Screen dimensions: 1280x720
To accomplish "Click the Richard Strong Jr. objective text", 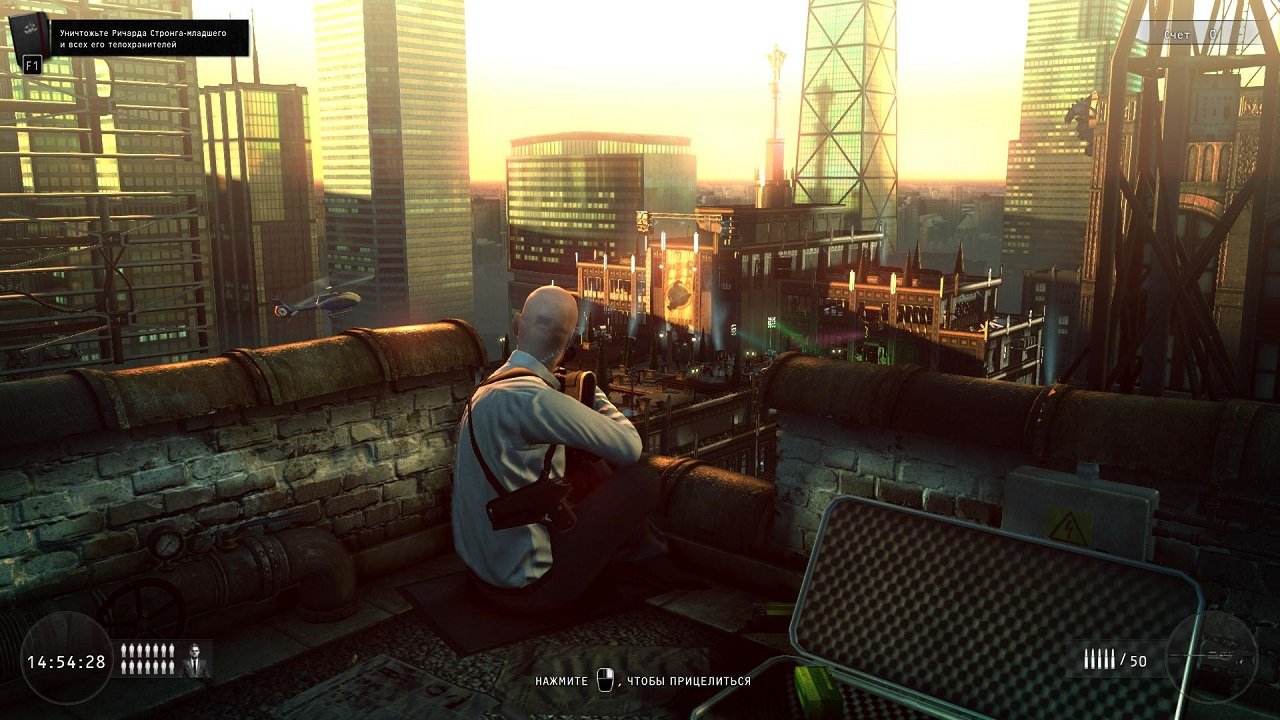I will [142, 39].
